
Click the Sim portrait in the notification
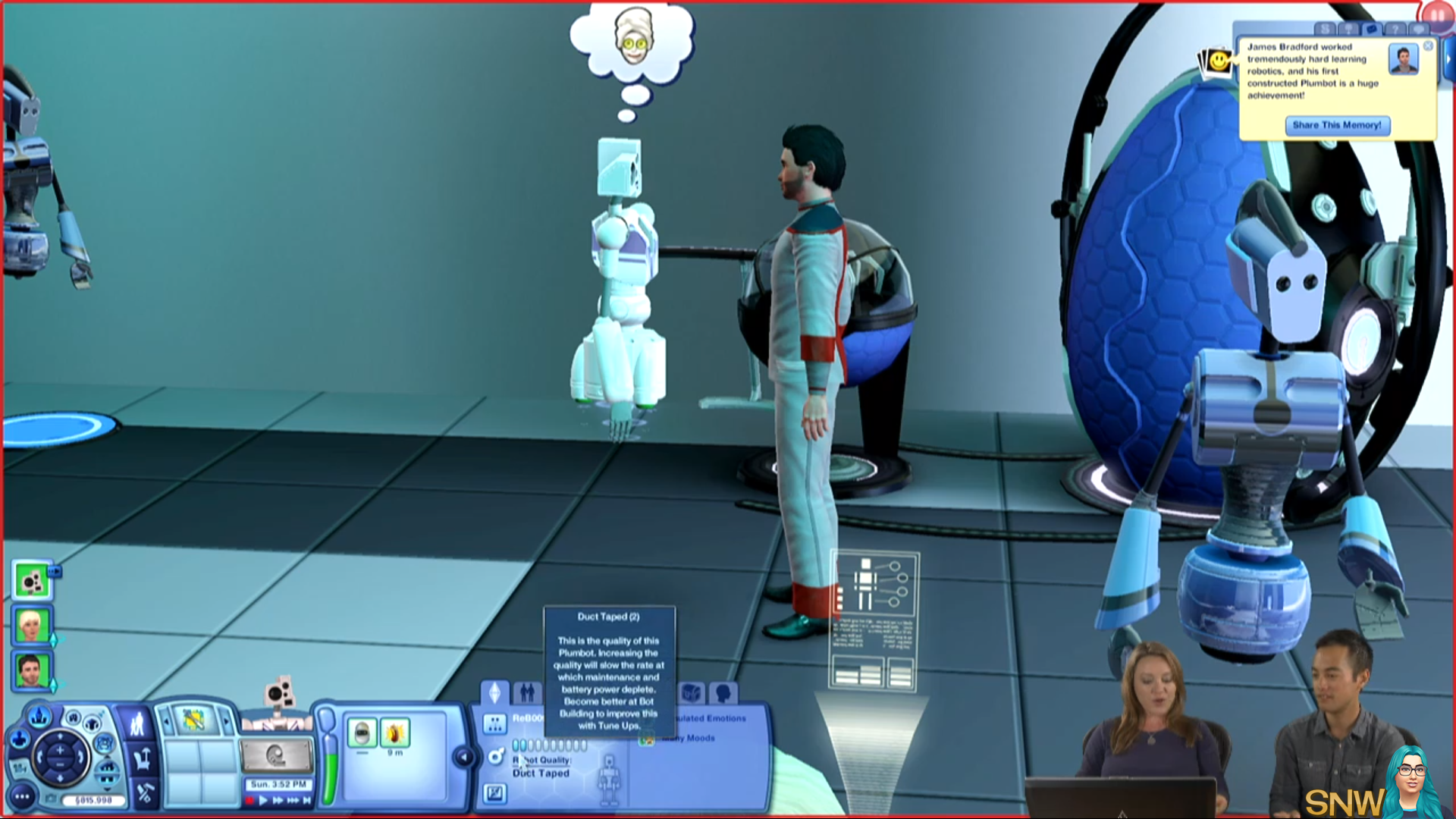click(x=1403, y=58)
